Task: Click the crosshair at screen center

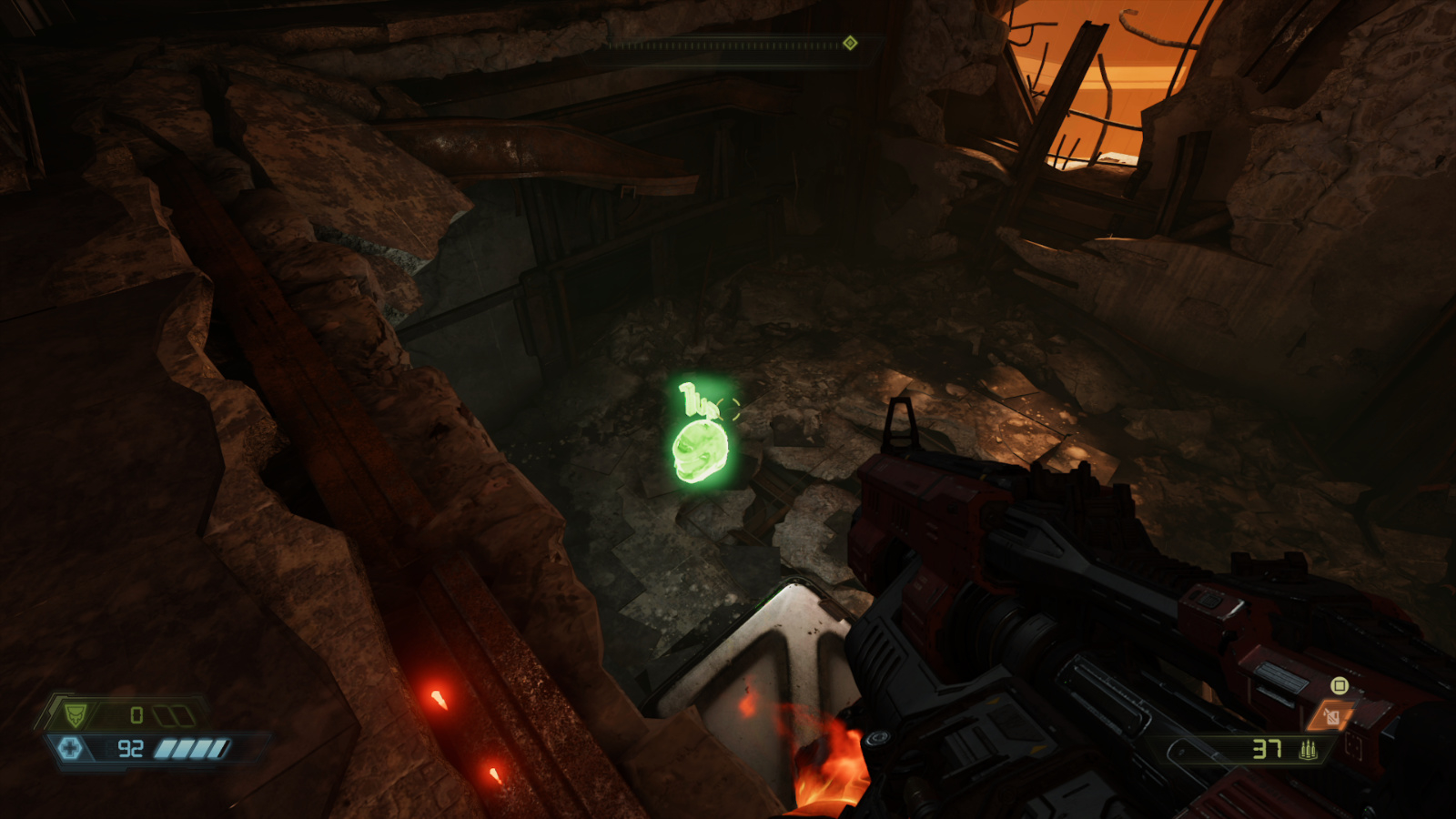Action: (x=728, y=409)
